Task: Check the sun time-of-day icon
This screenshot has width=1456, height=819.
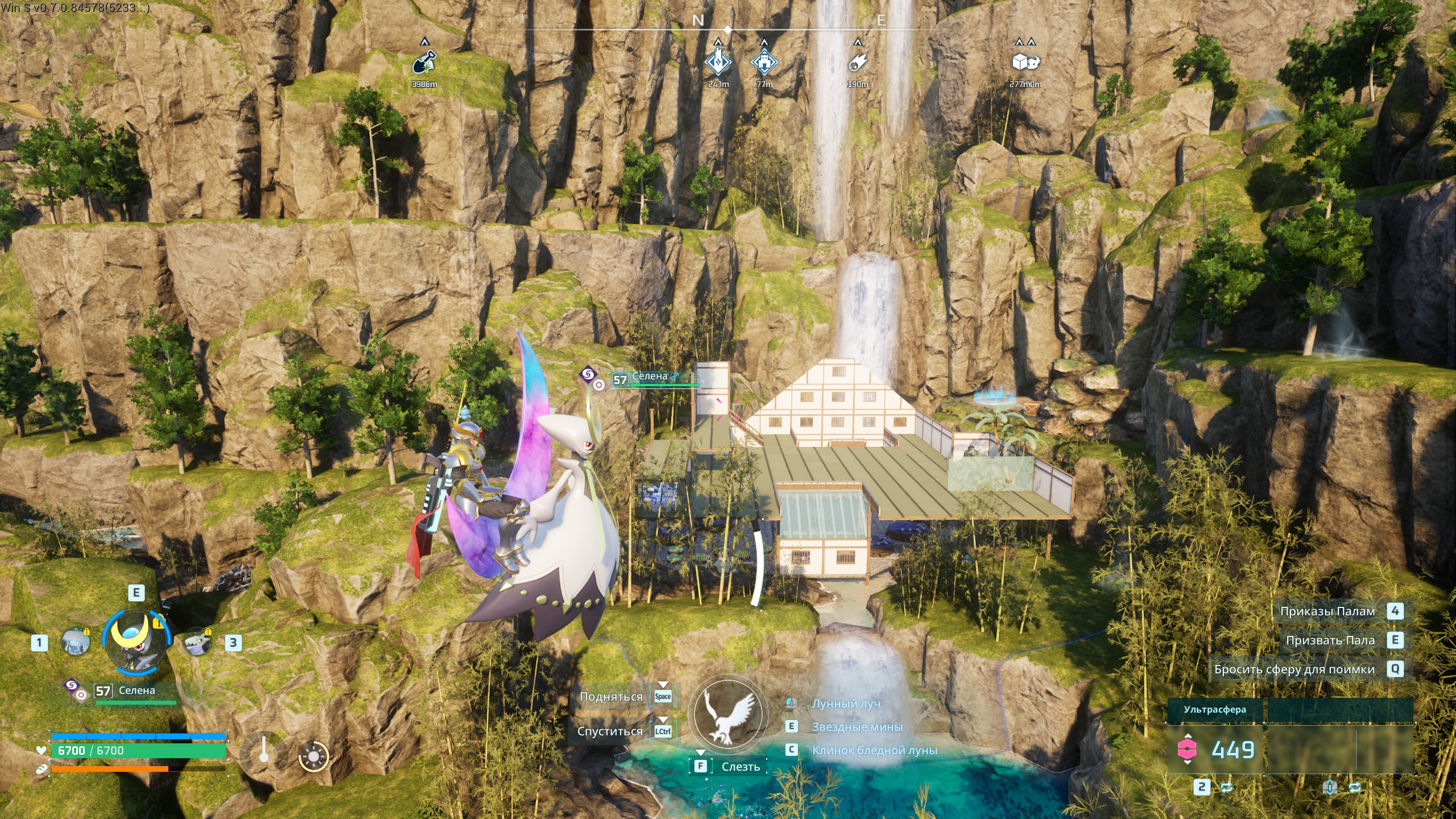Action: 313,757
